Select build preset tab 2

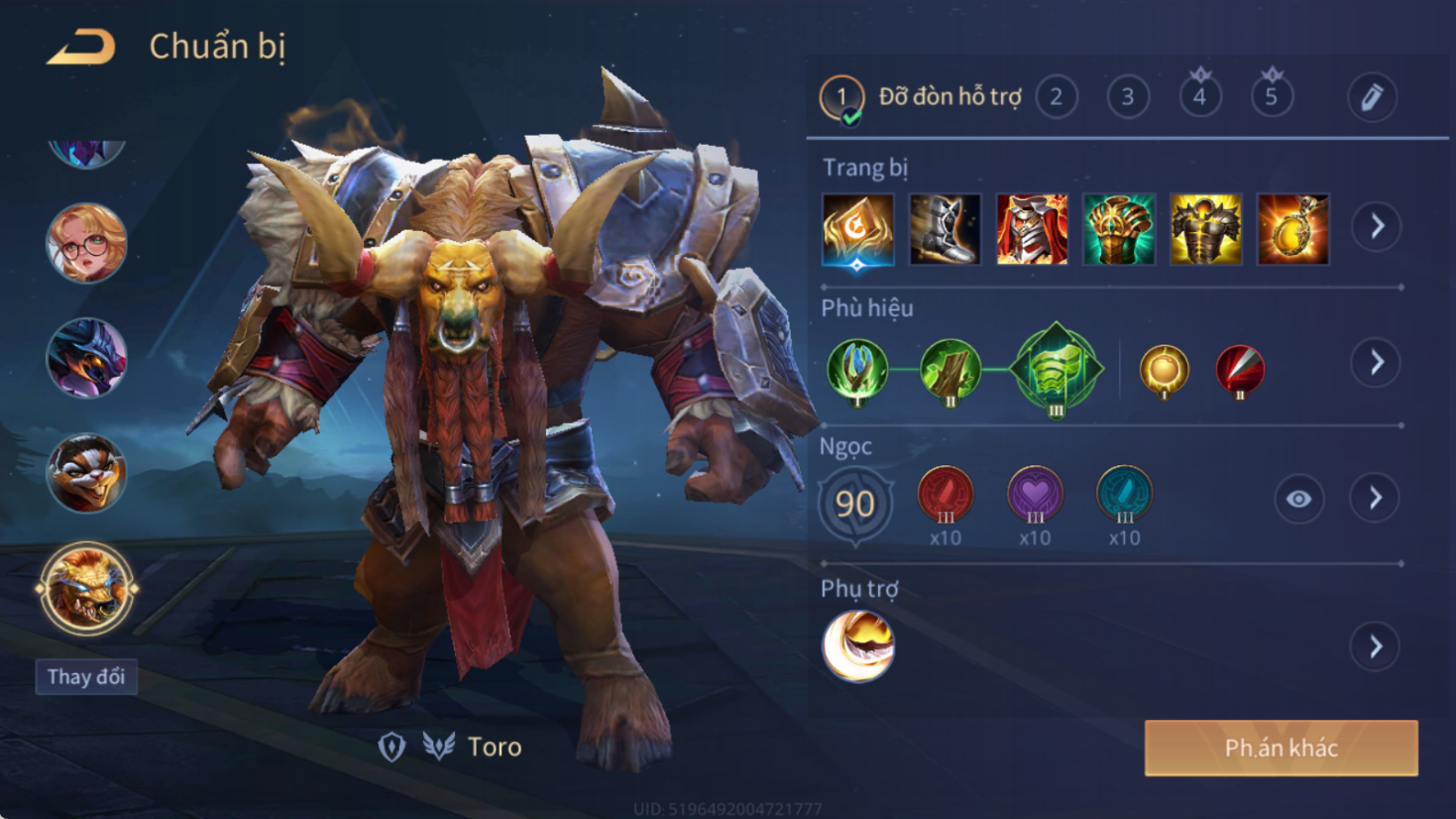pos(1057,97)
